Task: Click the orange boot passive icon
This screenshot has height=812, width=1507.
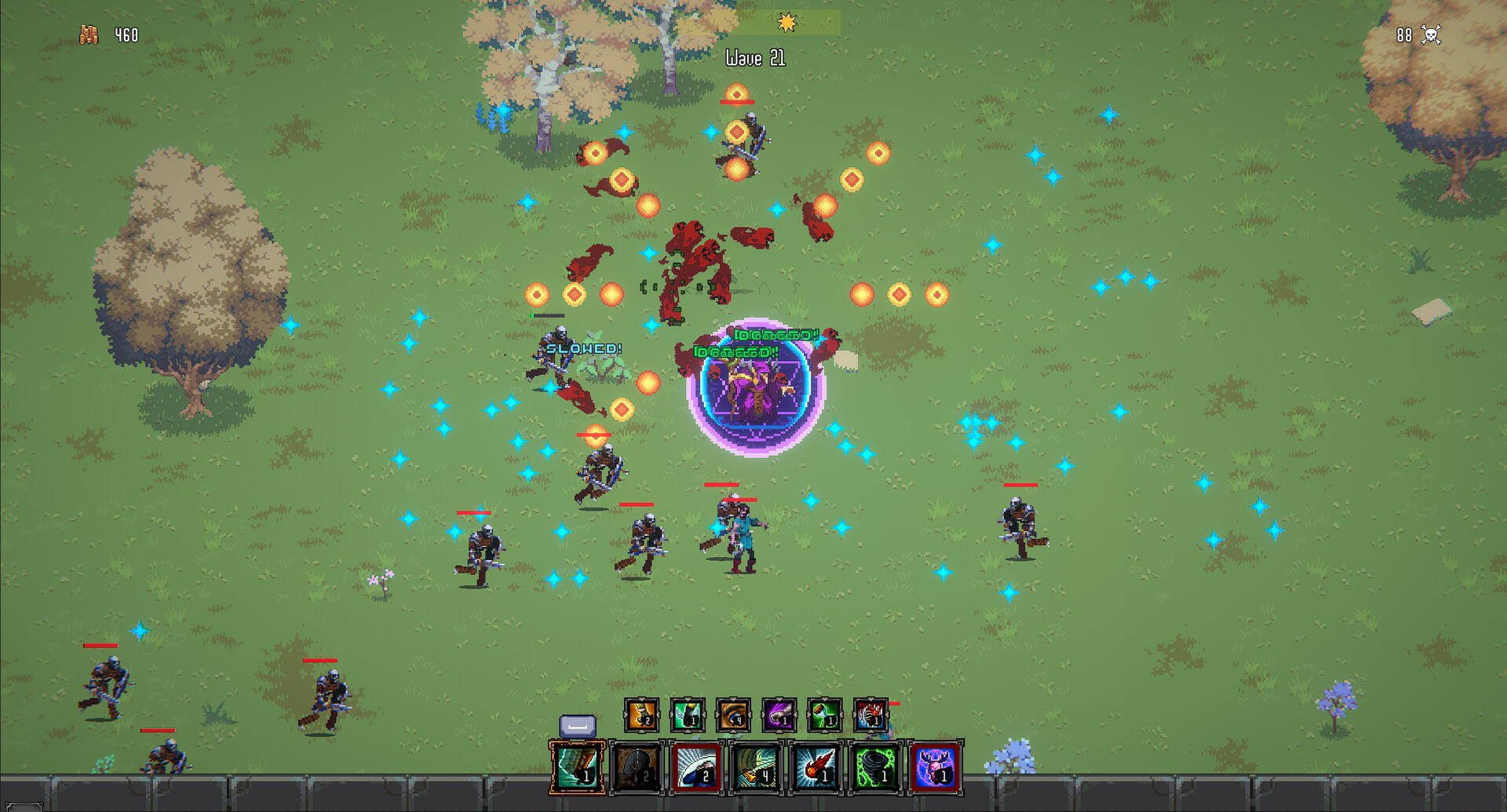Action: coord(641,715)
